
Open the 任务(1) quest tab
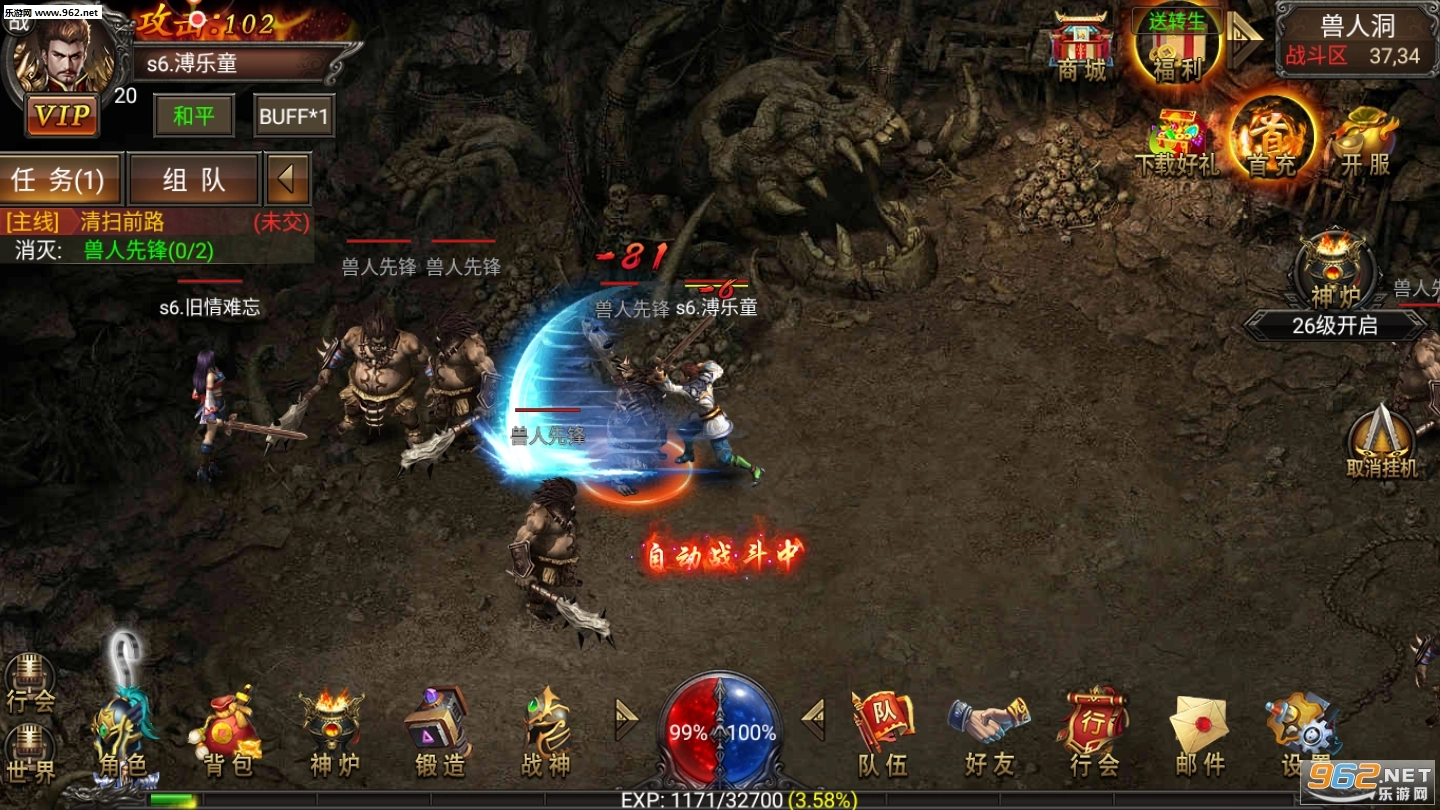[60, 178]
